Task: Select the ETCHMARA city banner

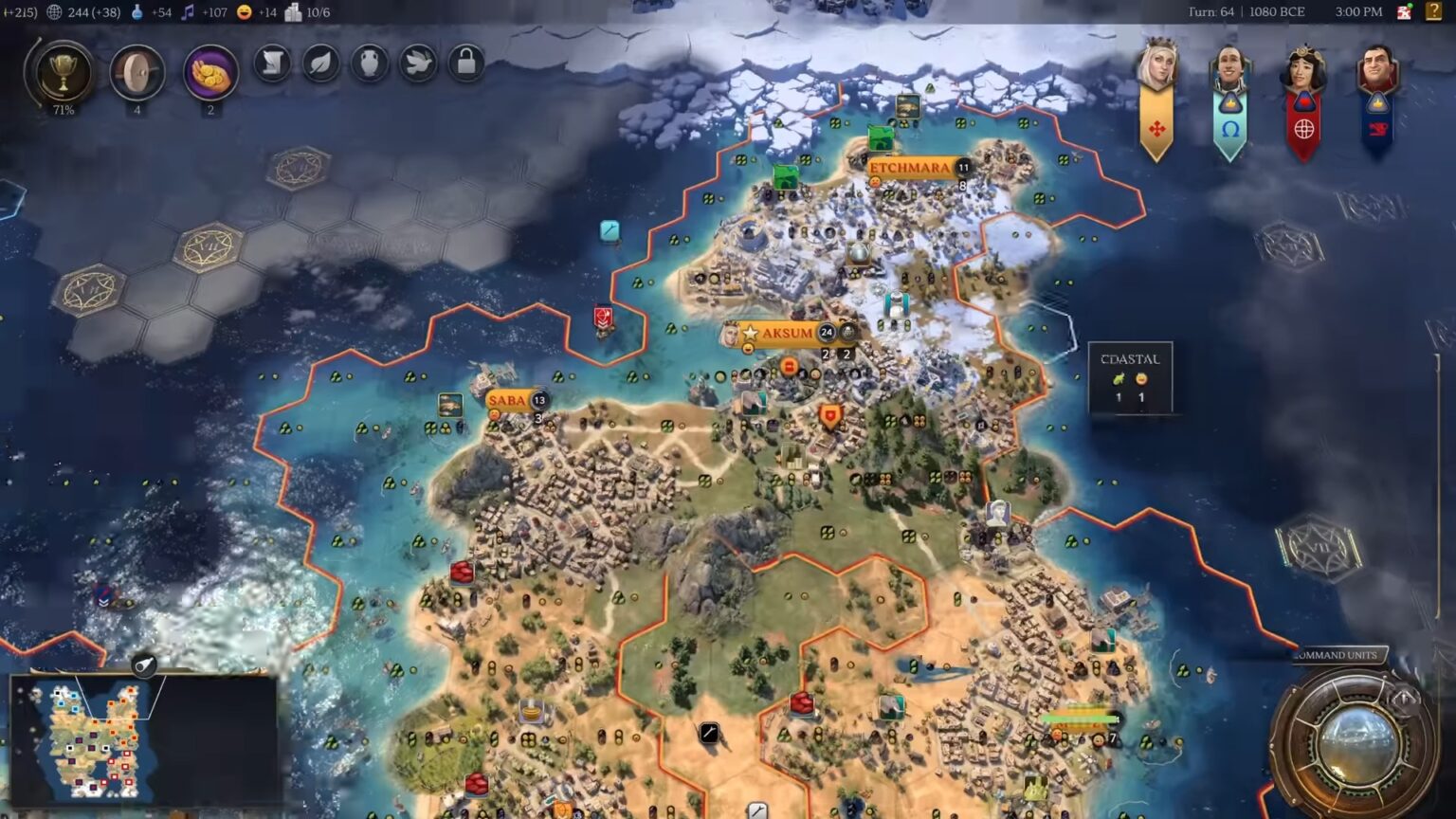Action: [x=908, y=168]
